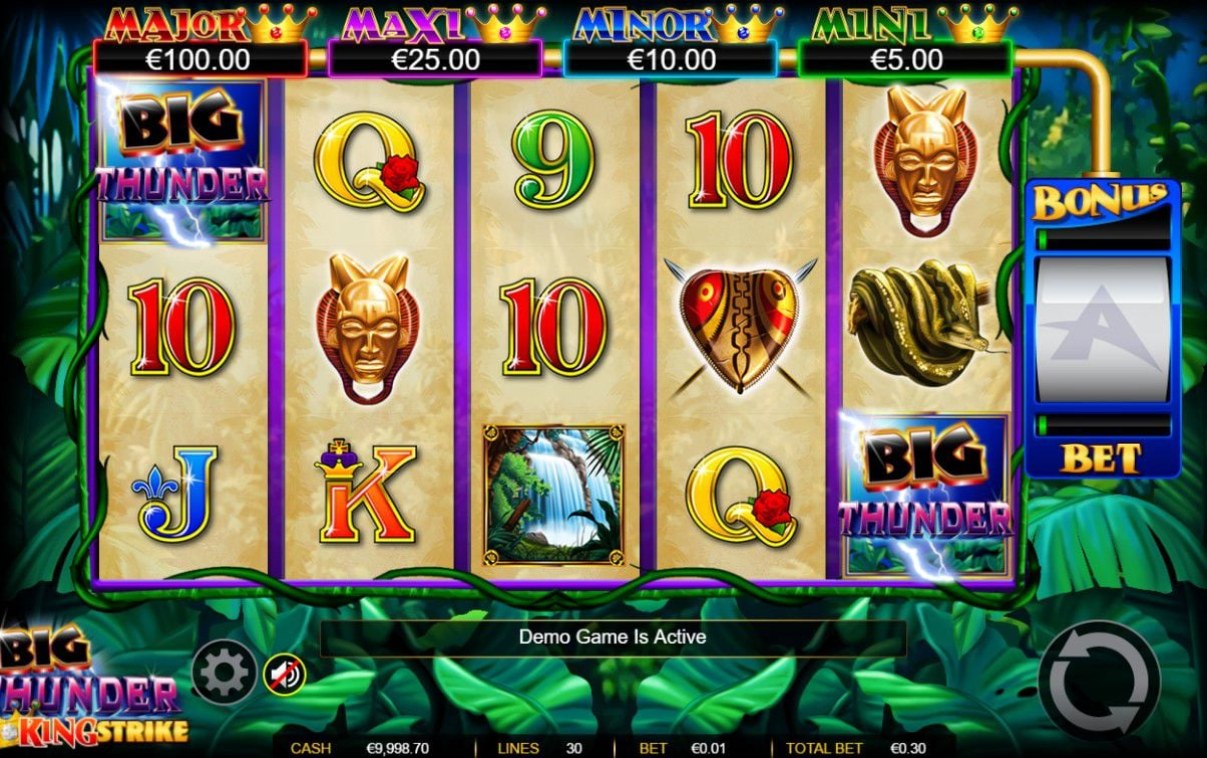This screenshot has width=1207, height=758.
Task: Open the gear settings menu
Action: pyautogui.click(x=224, y=672)
